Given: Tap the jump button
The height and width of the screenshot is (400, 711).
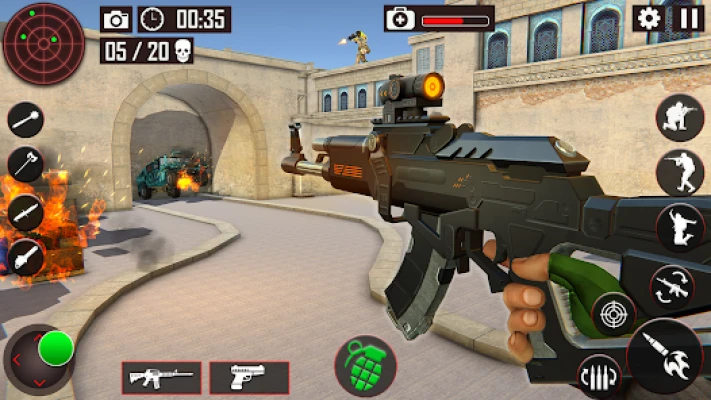Looking at the screenshot, I should [x=680, y=227].
